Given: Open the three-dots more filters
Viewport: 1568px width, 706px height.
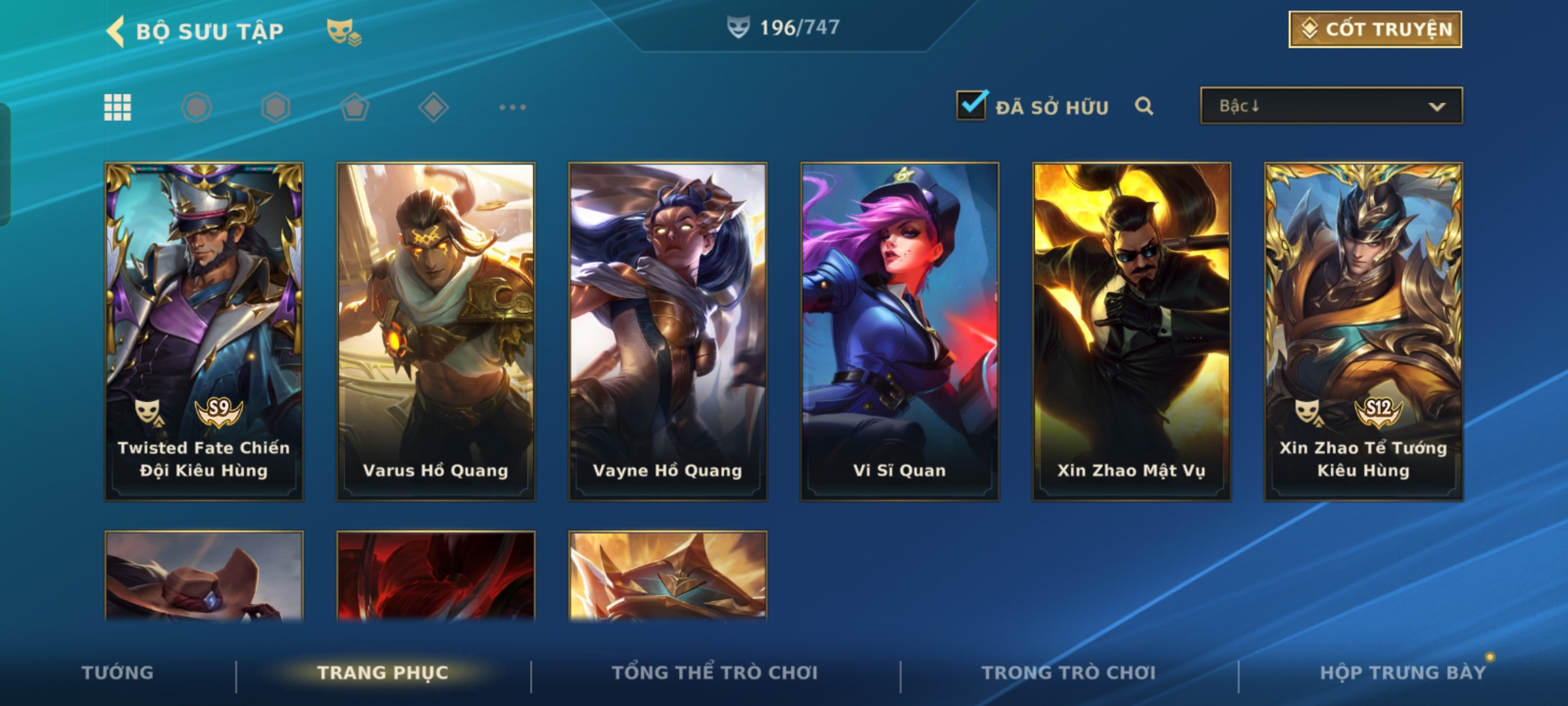Looking at the screenshot, I should tap(512, 107).
